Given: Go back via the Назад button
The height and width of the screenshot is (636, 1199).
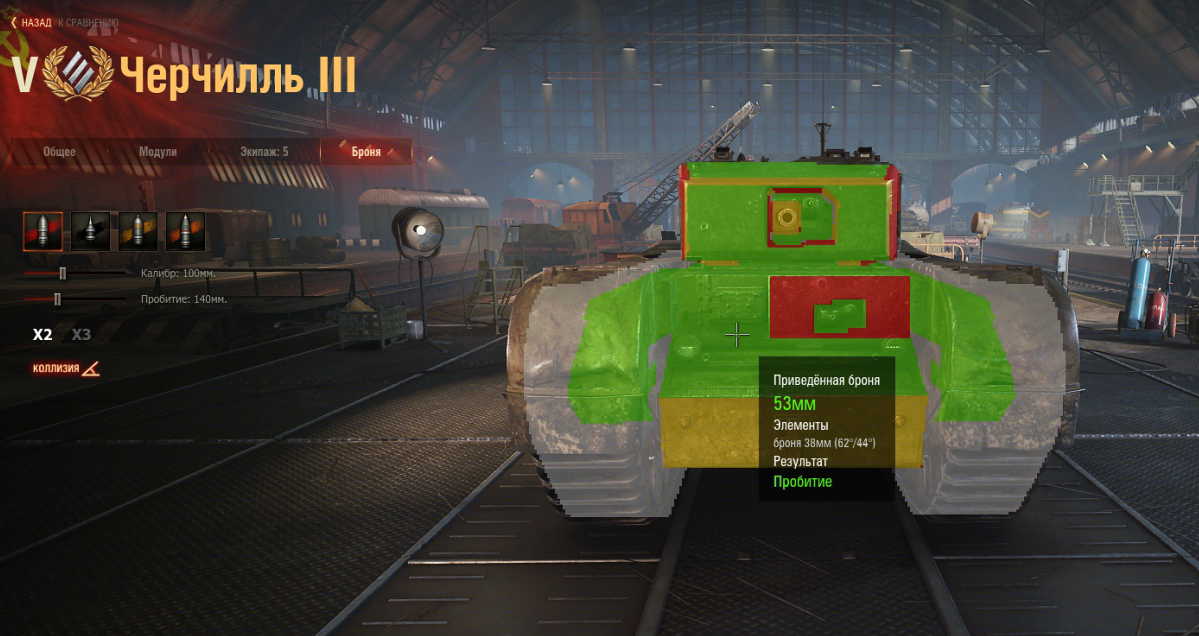Looking at the screenshot, I should pos(32,22).
